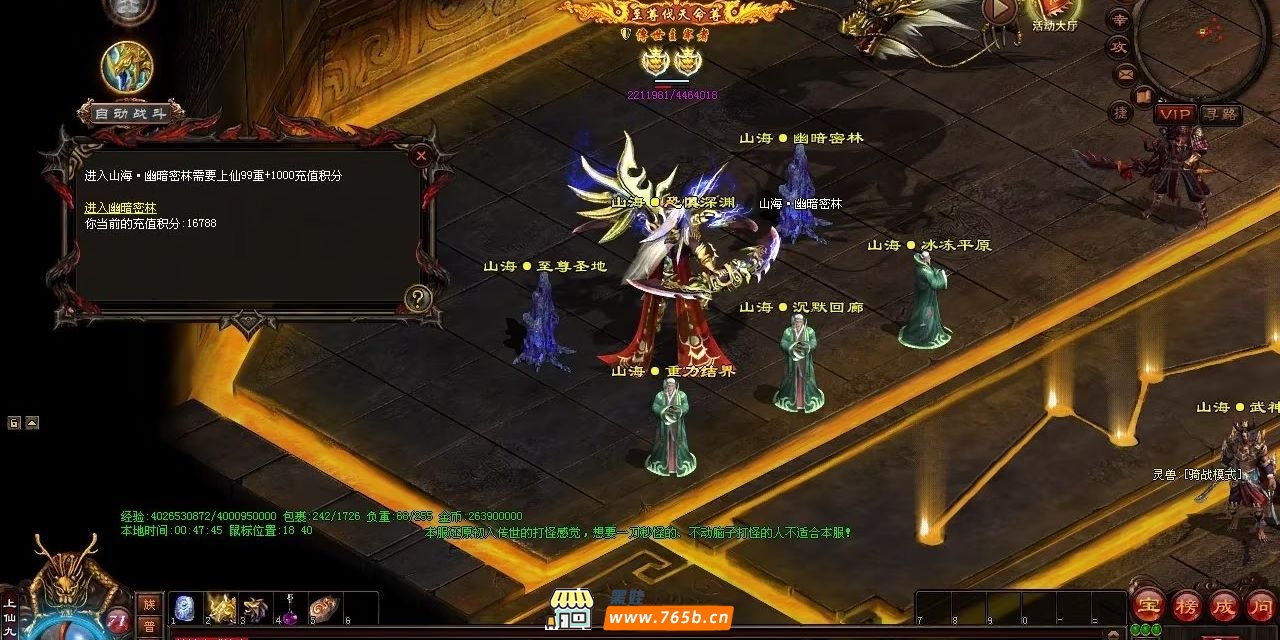This screenshot has height=640, width=1280.
Task: Open the mail envelope icon
Action: click(x=1126, y=73)
